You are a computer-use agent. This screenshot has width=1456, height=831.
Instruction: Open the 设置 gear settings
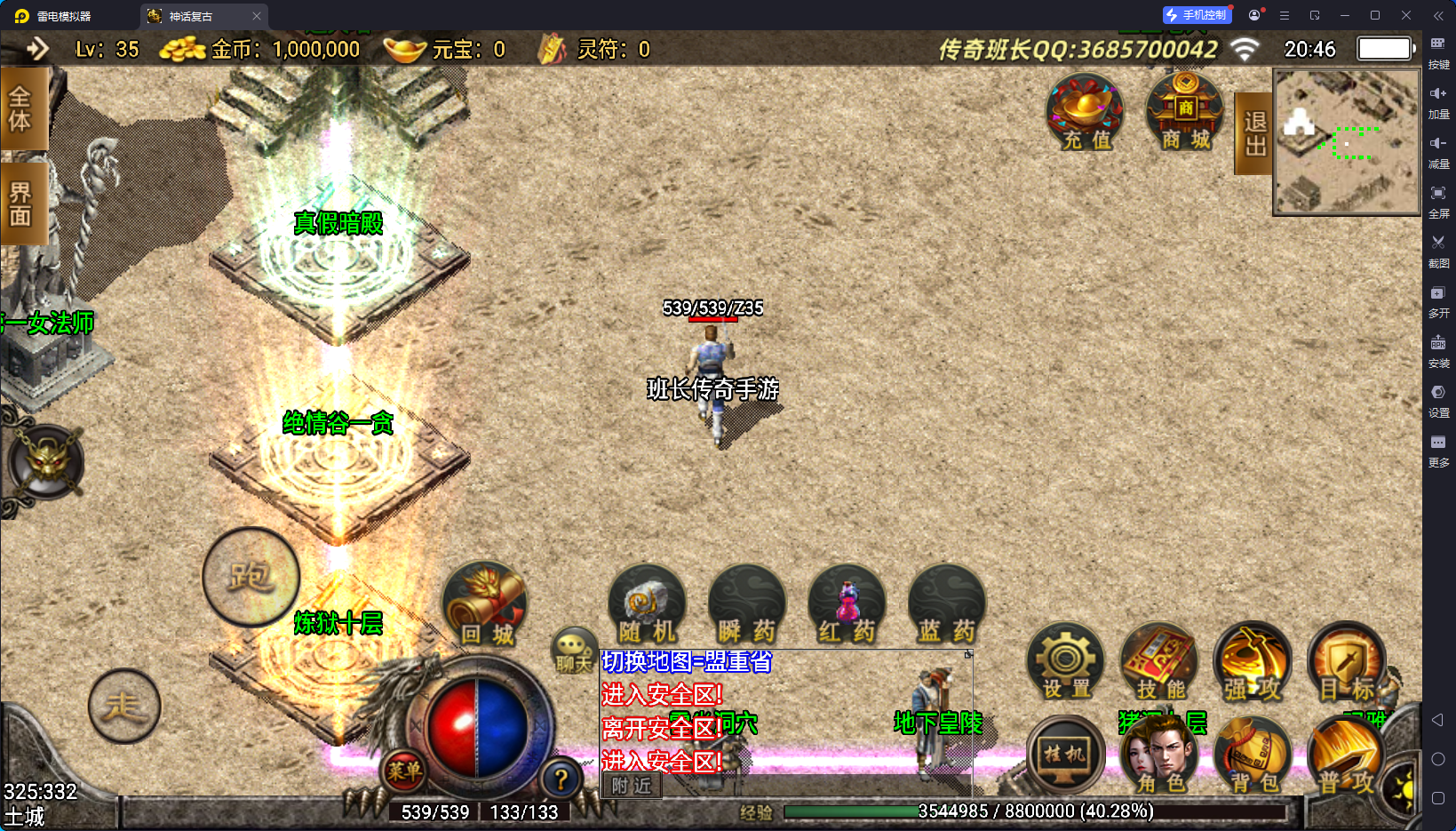(x=1065, y=663)
